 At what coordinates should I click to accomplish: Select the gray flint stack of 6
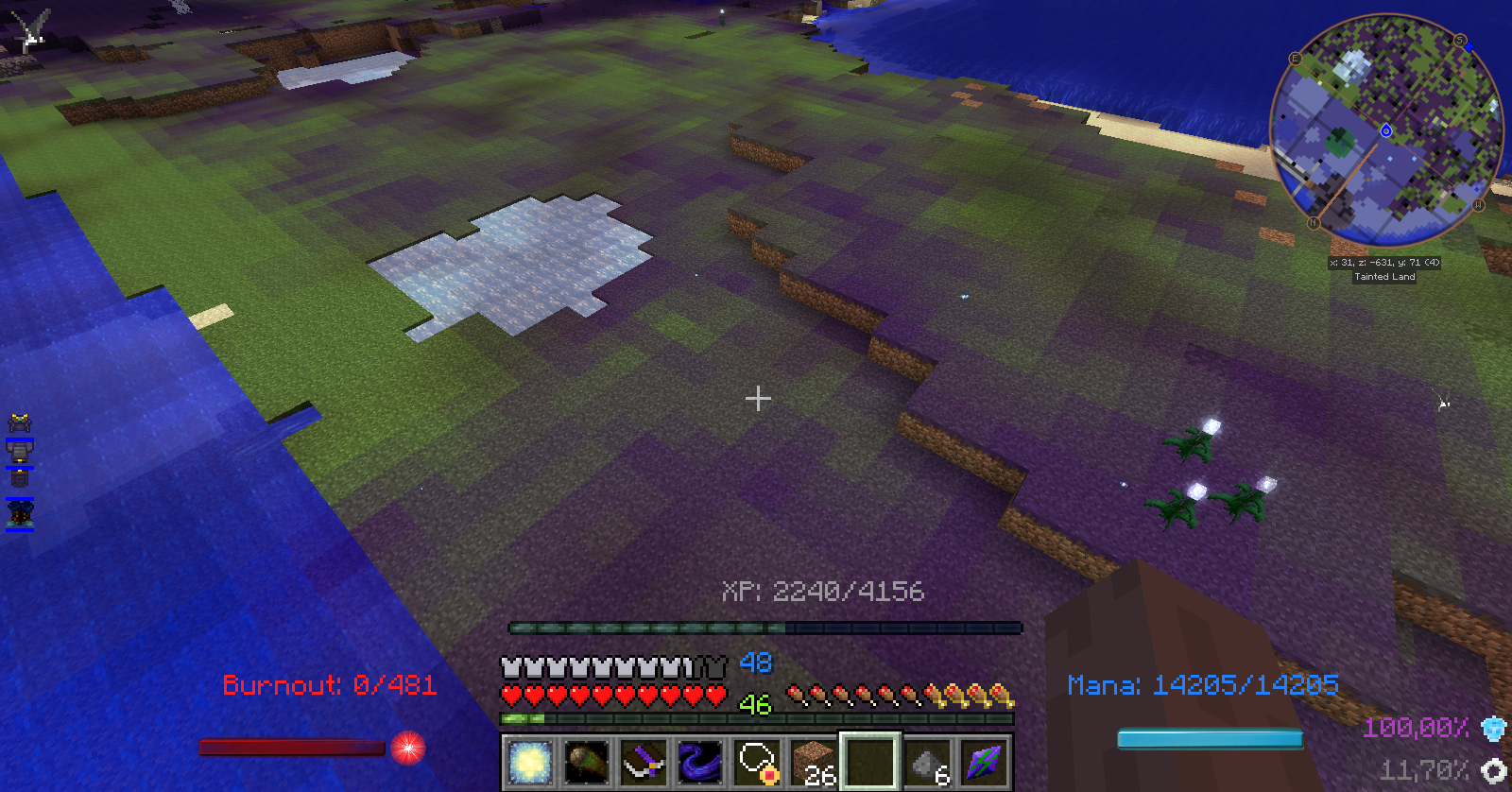928,762
